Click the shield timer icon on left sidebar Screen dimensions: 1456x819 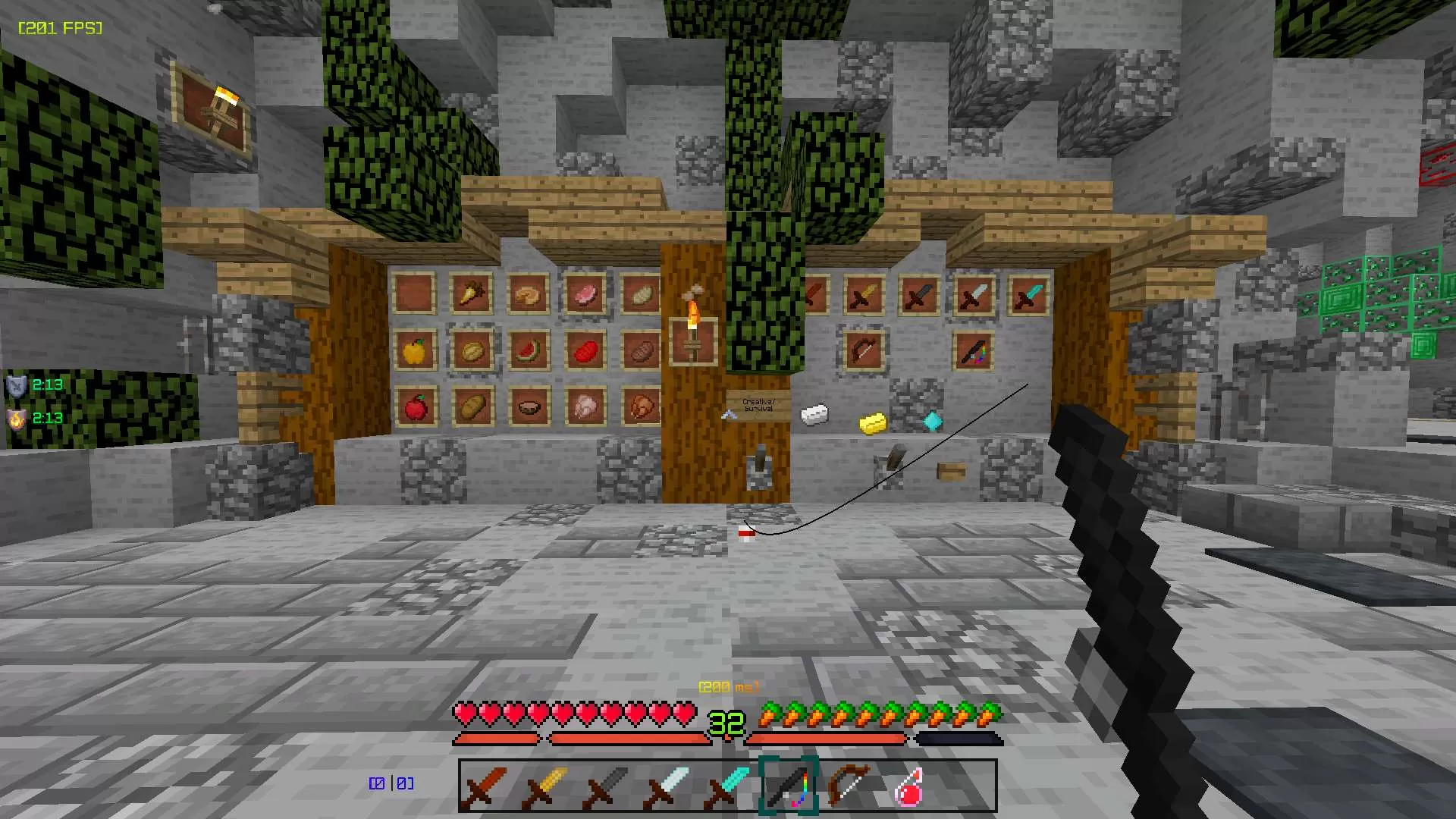pyautogui.click(x=15, y=384)
